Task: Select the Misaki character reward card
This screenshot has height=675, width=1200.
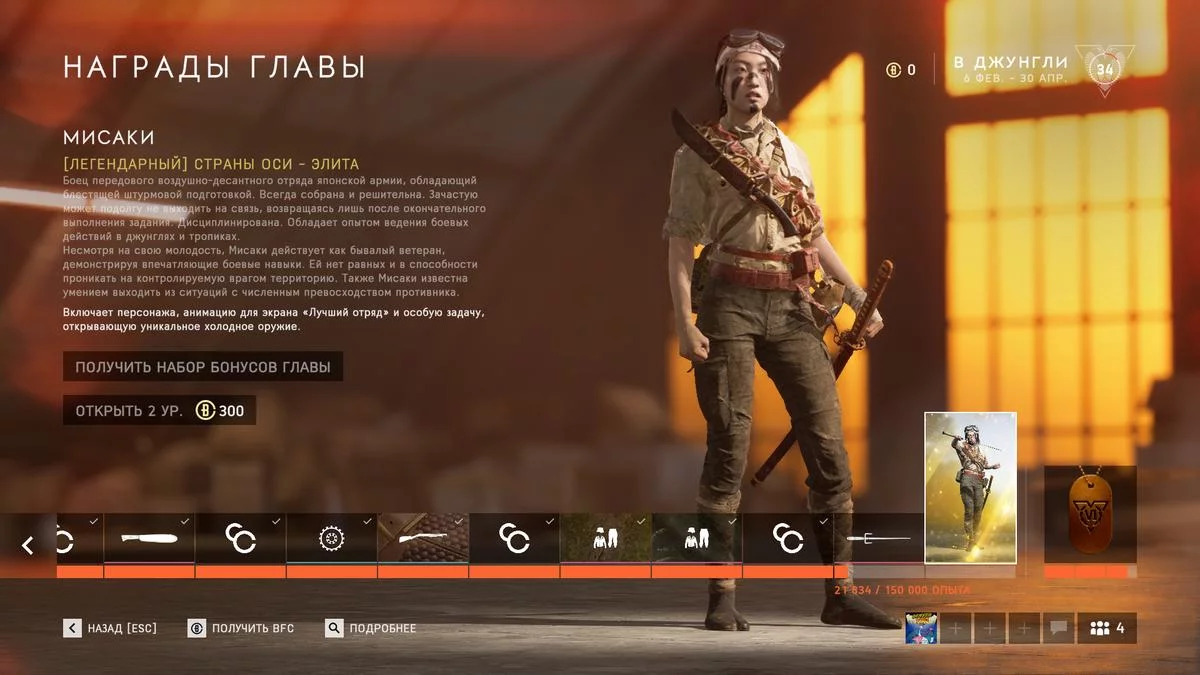Action: [970, 487]
